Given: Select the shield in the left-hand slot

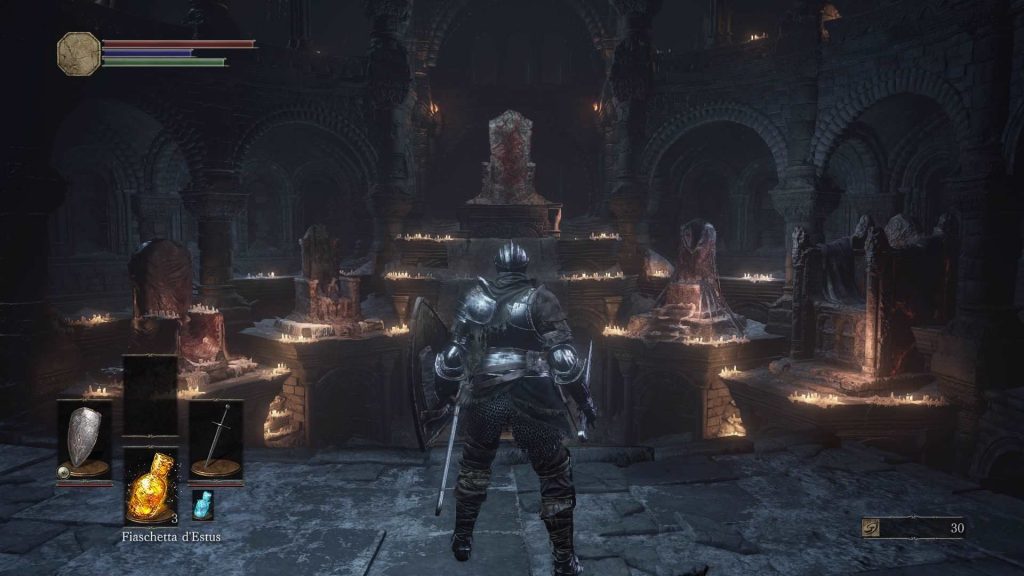Looking at the screenshot, I should pyautogui.click(x=84, y=439).
